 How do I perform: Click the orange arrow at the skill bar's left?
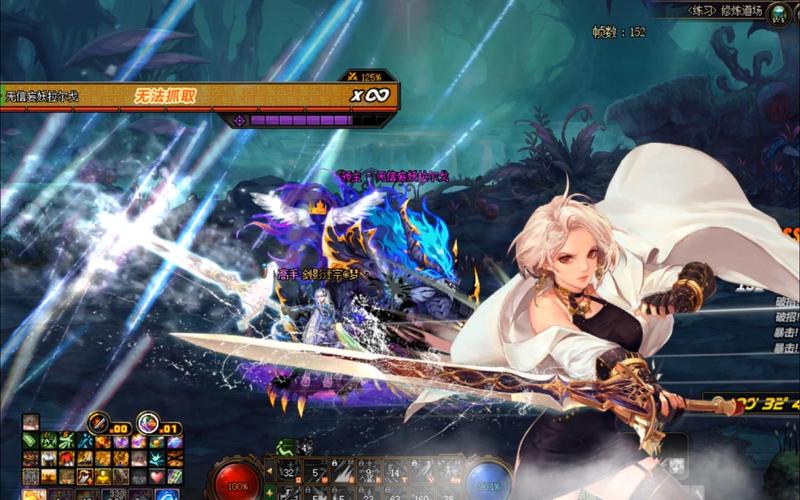tap(269, 470)
